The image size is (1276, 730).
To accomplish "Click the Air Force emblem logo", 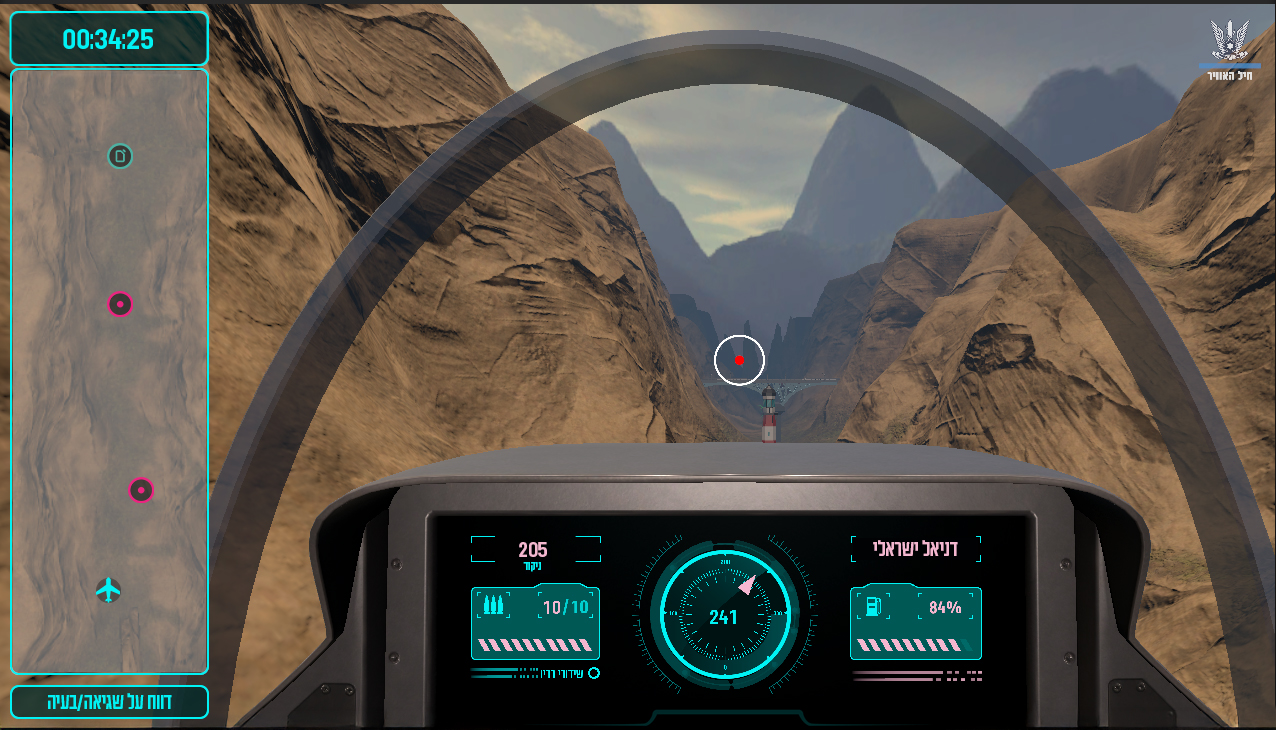I will pos(1229,44).
